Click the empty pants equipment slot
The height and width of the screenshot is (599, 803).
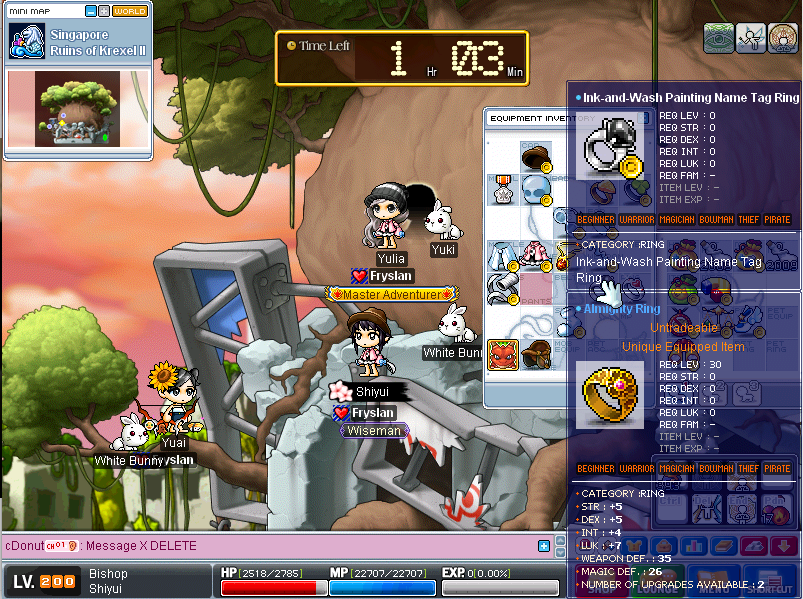(536, 288)
